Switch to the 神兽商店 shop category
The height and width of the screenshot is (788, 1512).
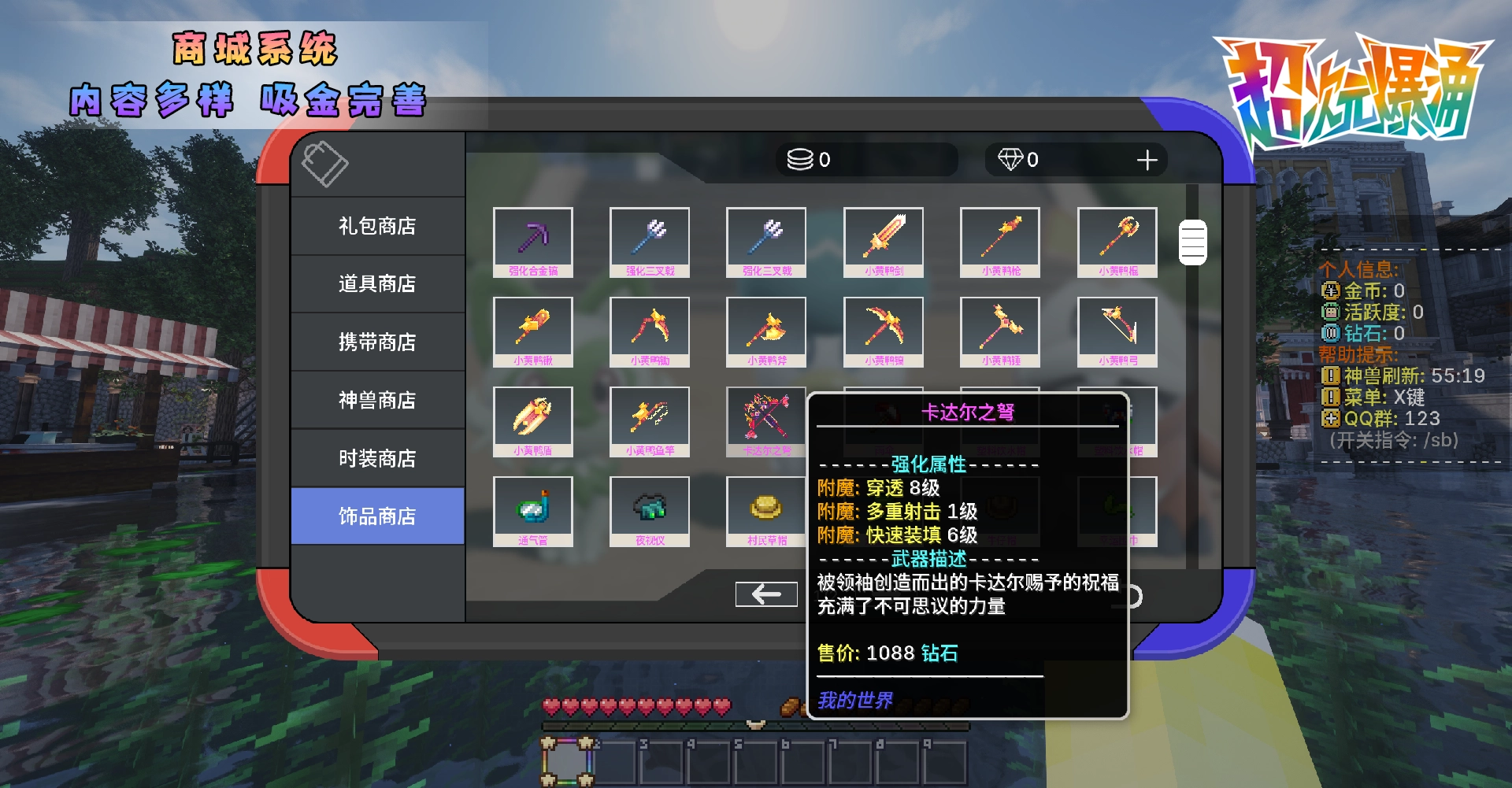[x=377, y=399]
